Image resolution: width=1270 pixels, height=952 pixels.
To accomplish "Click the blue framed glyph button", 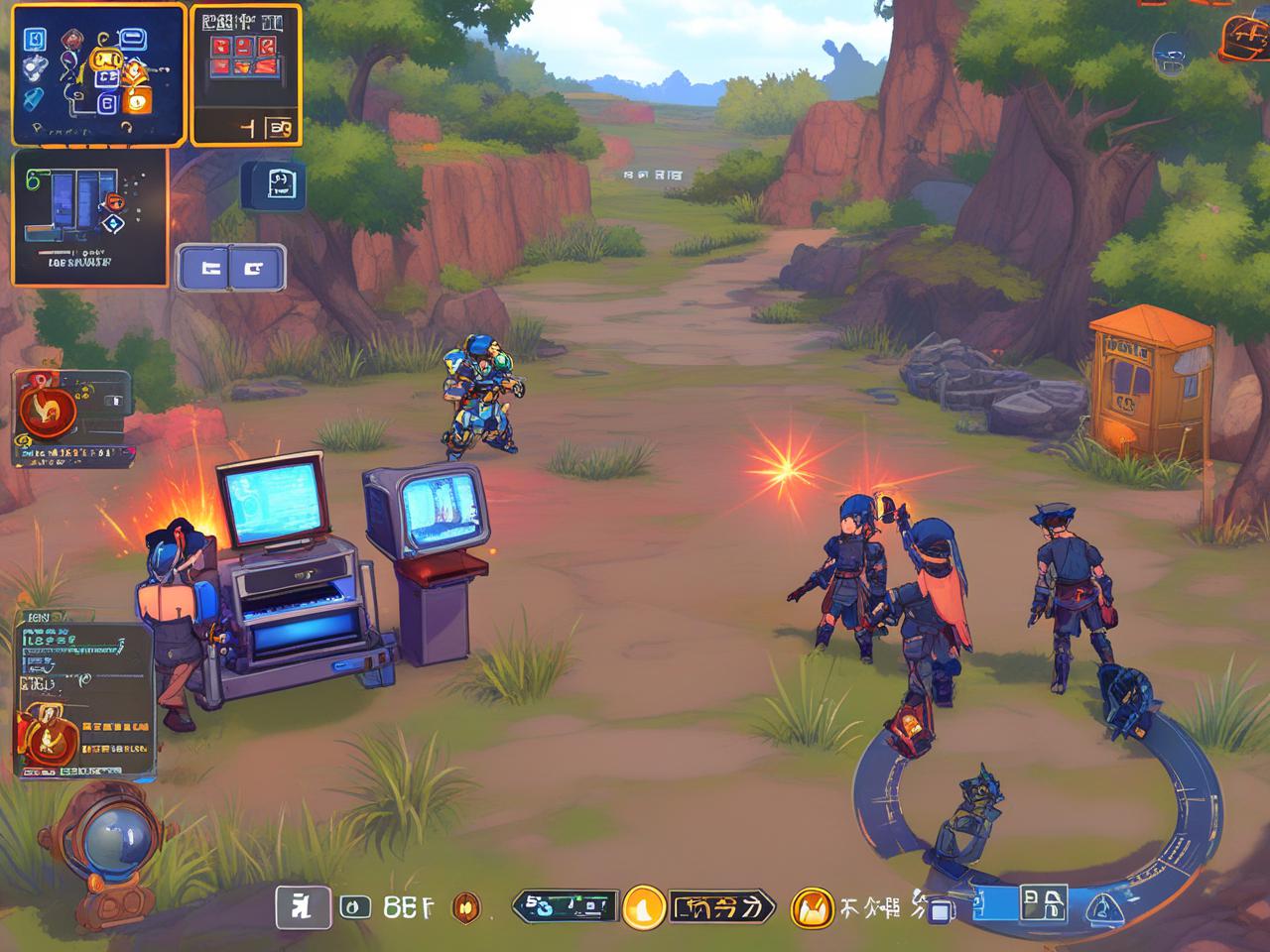I will pos(1042,903).
